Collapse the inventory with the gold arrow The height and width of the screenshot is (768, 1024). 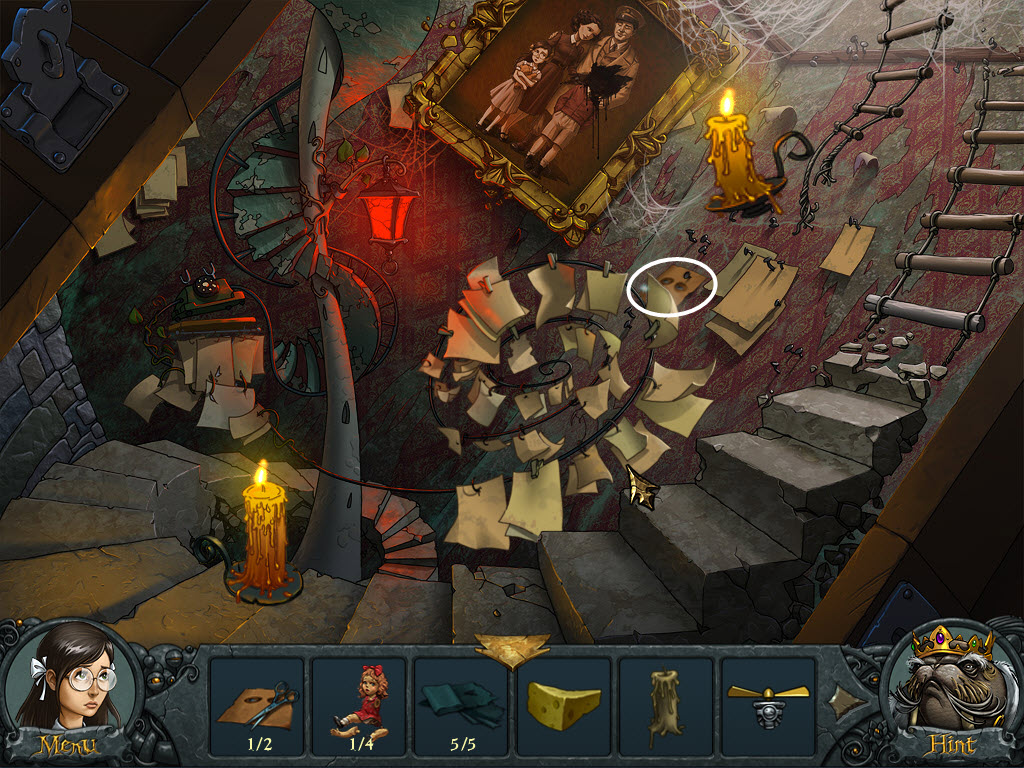(x=511, y=648)
